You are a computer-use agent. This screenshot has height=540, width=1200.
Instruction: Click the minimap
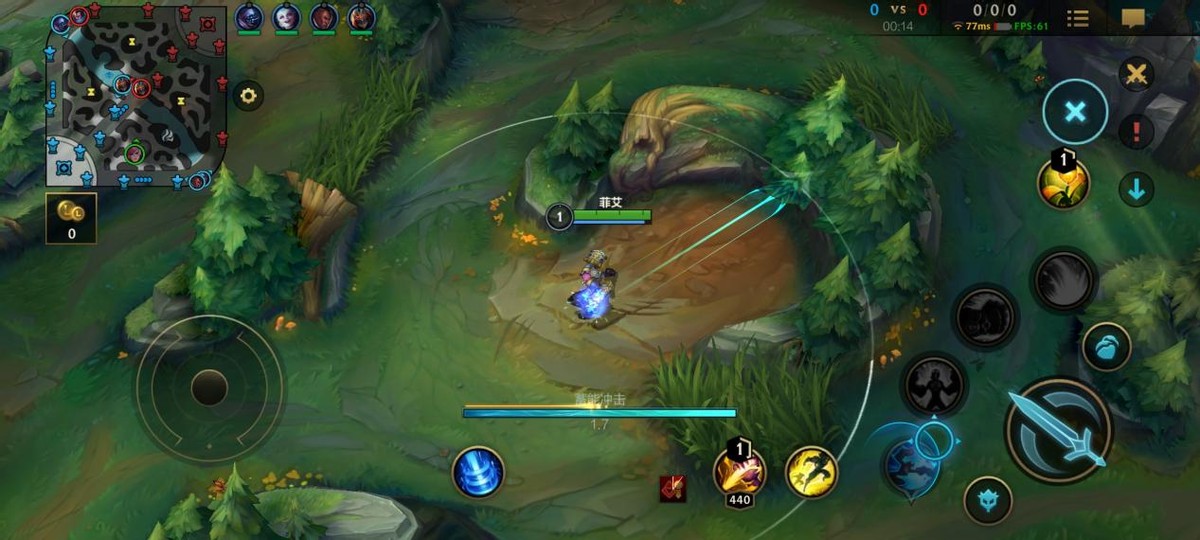click(137, 96)
